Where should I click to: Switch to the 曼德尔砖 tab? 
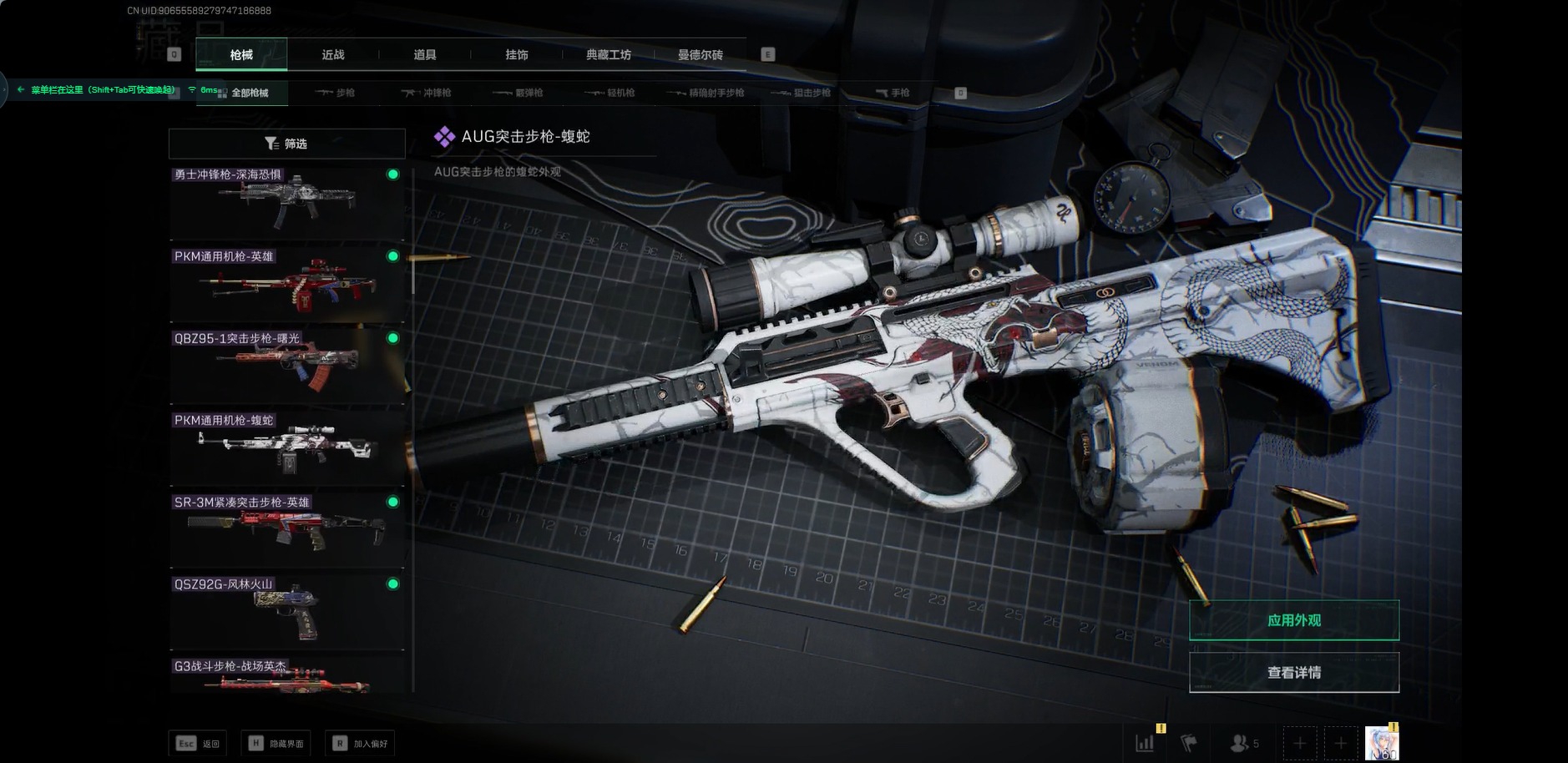click(x=701, y=55)
